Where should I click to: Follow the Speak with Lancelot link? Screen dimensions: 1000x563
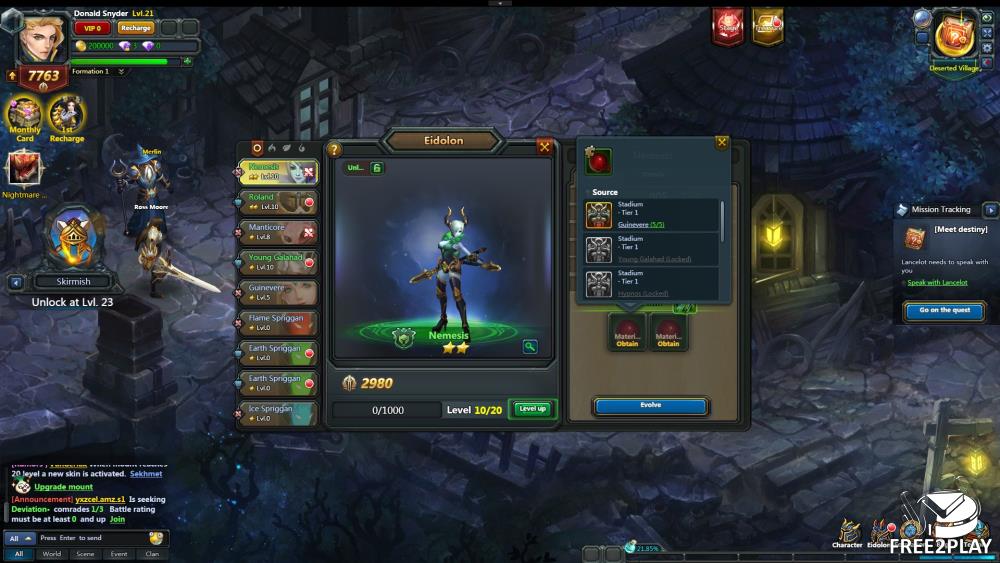pos(937,283)
